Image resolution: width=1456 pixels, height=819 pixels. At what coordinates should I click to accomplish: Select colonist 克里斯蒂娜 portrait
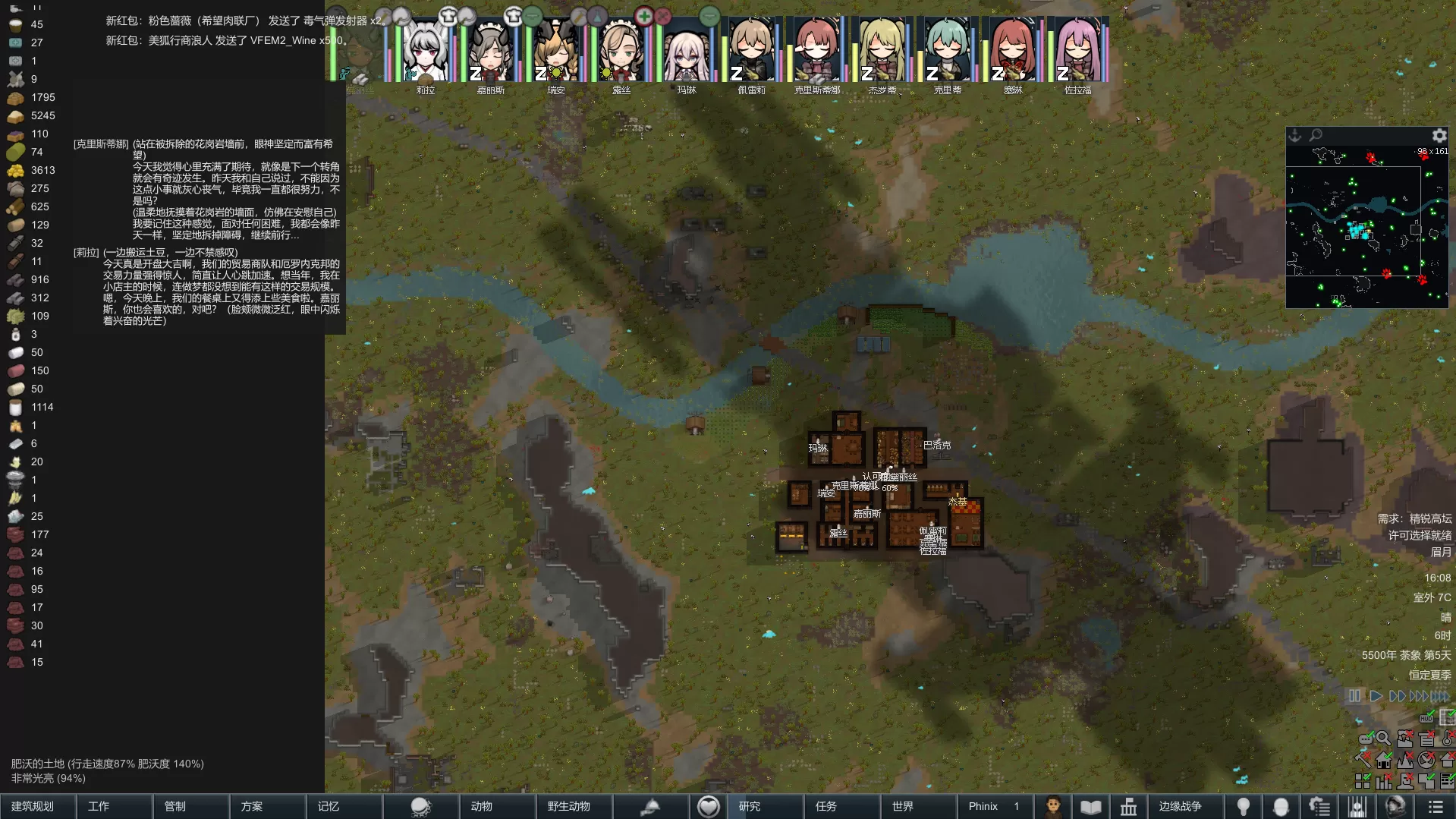[817, 52]
